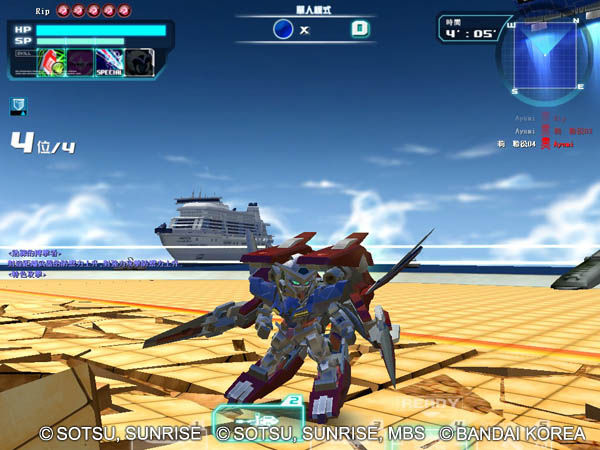Activate the SPECIAL attack skill icon
The width and height of the screenshot is (600, 450).
(109, 62)
